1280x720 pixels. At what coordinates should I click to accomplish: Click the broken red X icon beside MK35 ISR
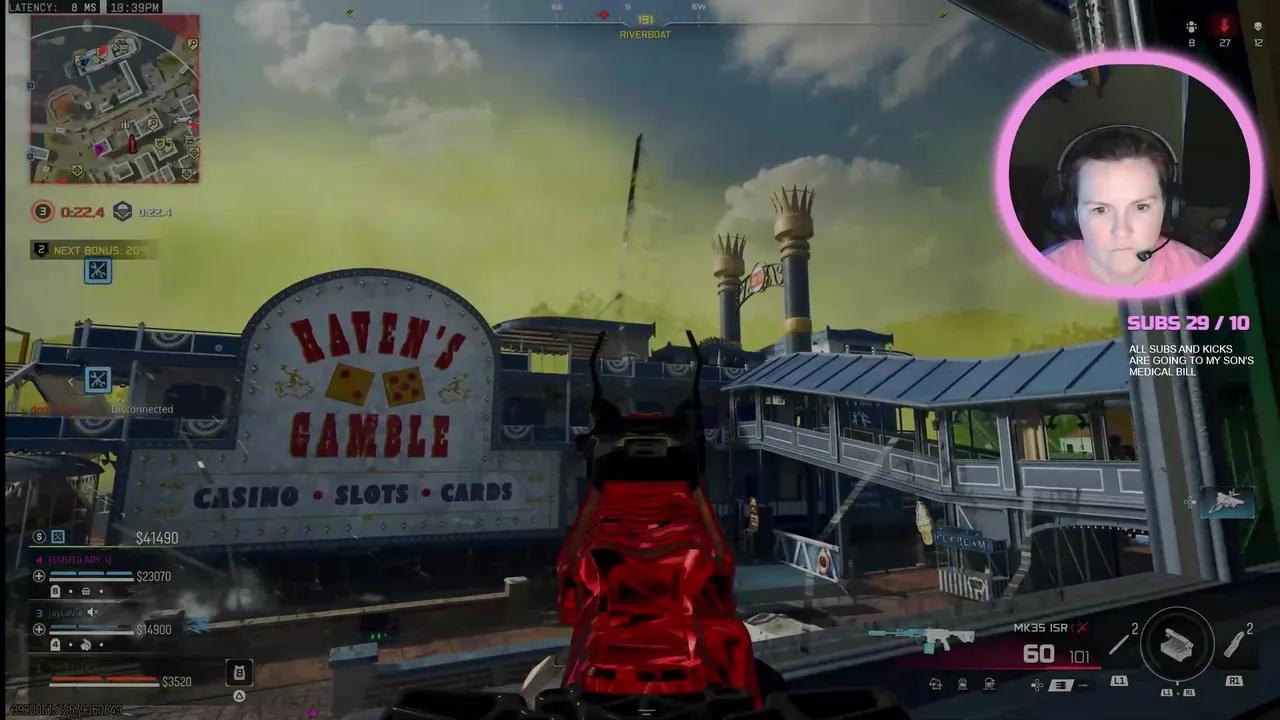point(1081,629)
